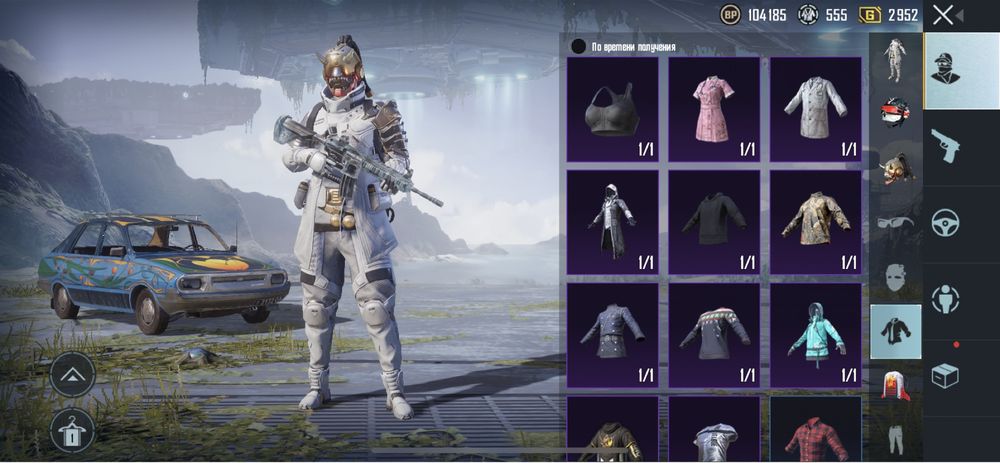Select the black sports bra item
This screenshot has height=463, width=1000.
[612, 109]
